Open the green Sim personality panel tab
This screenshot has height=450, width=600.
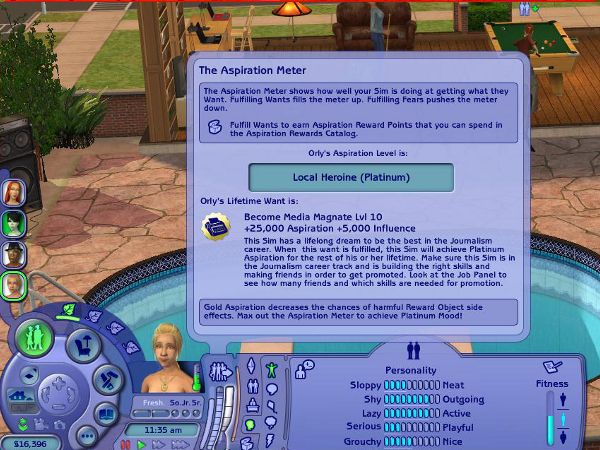coord(269,371)
